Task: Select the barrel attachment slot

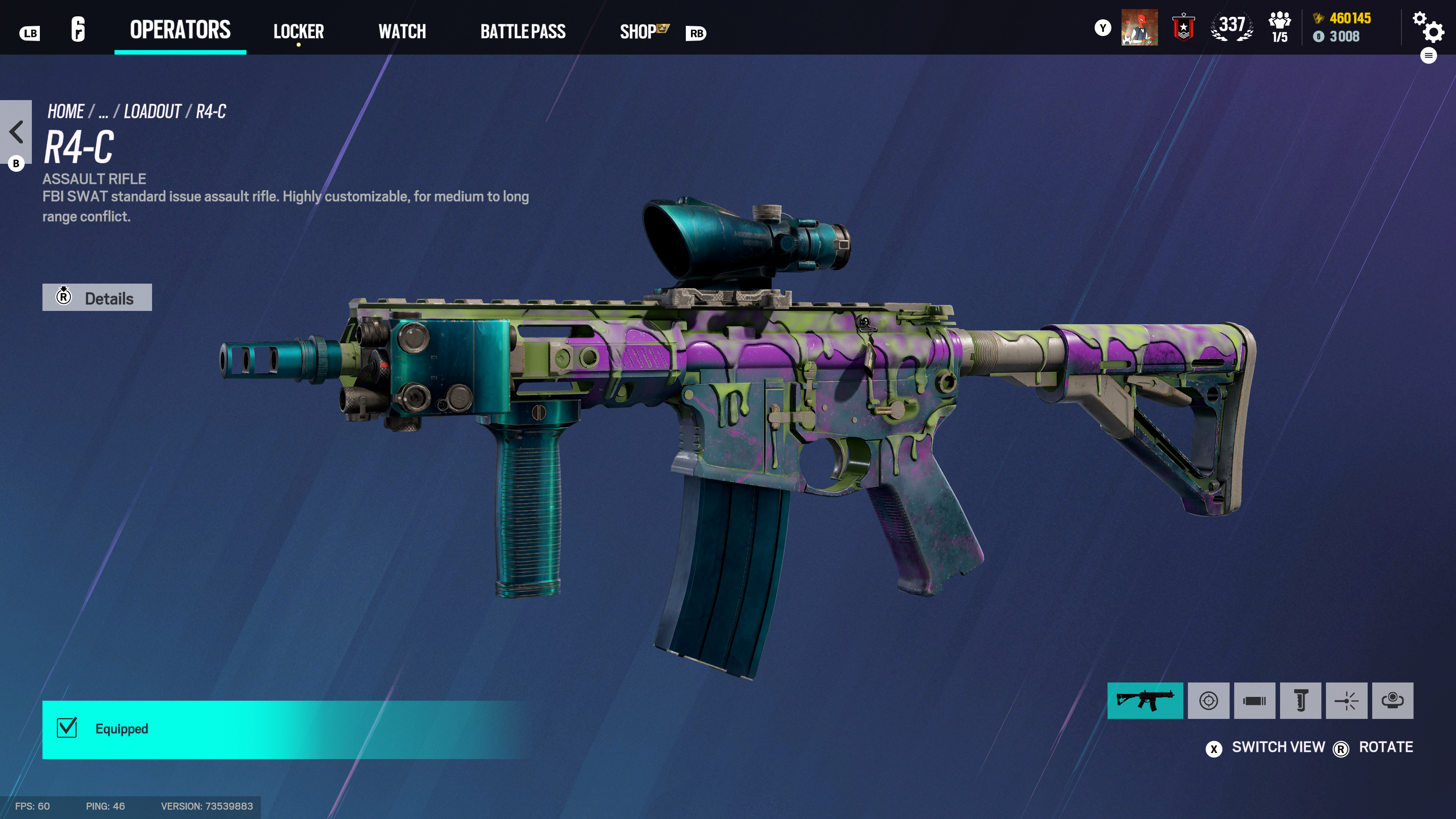Action: click(1254, 701)
